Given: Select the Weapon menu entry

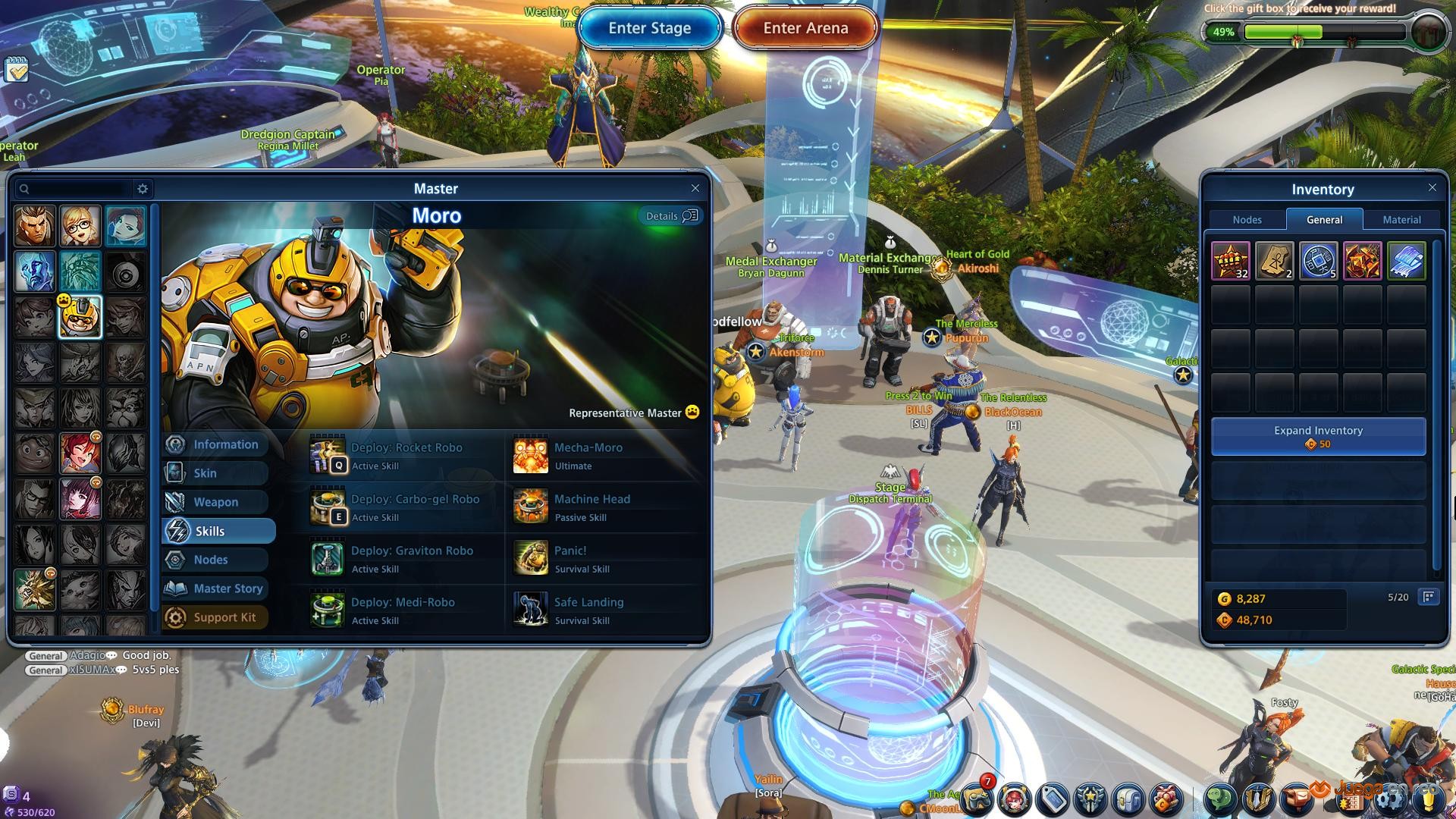Looking at the screenshot, I should tap(216, 502).
